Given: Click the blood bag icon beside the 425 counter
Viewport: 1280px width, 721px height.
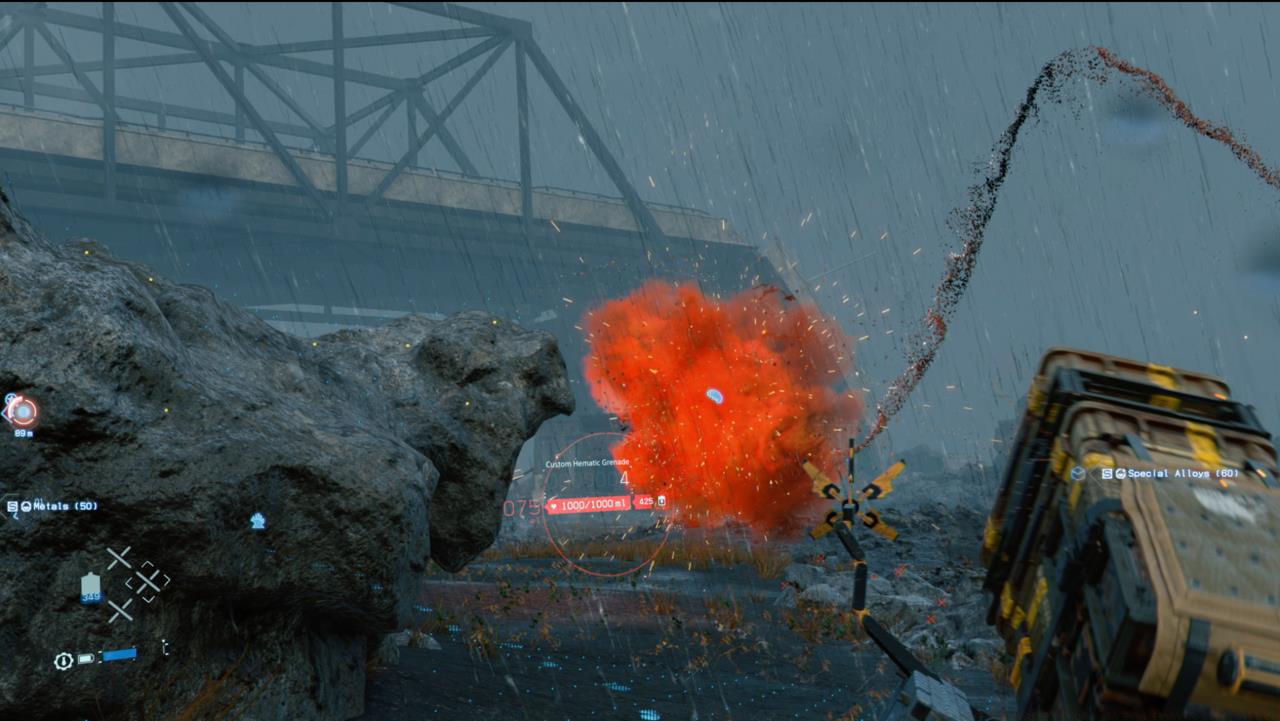Looking at the screenshot, I should coord(662,501).
